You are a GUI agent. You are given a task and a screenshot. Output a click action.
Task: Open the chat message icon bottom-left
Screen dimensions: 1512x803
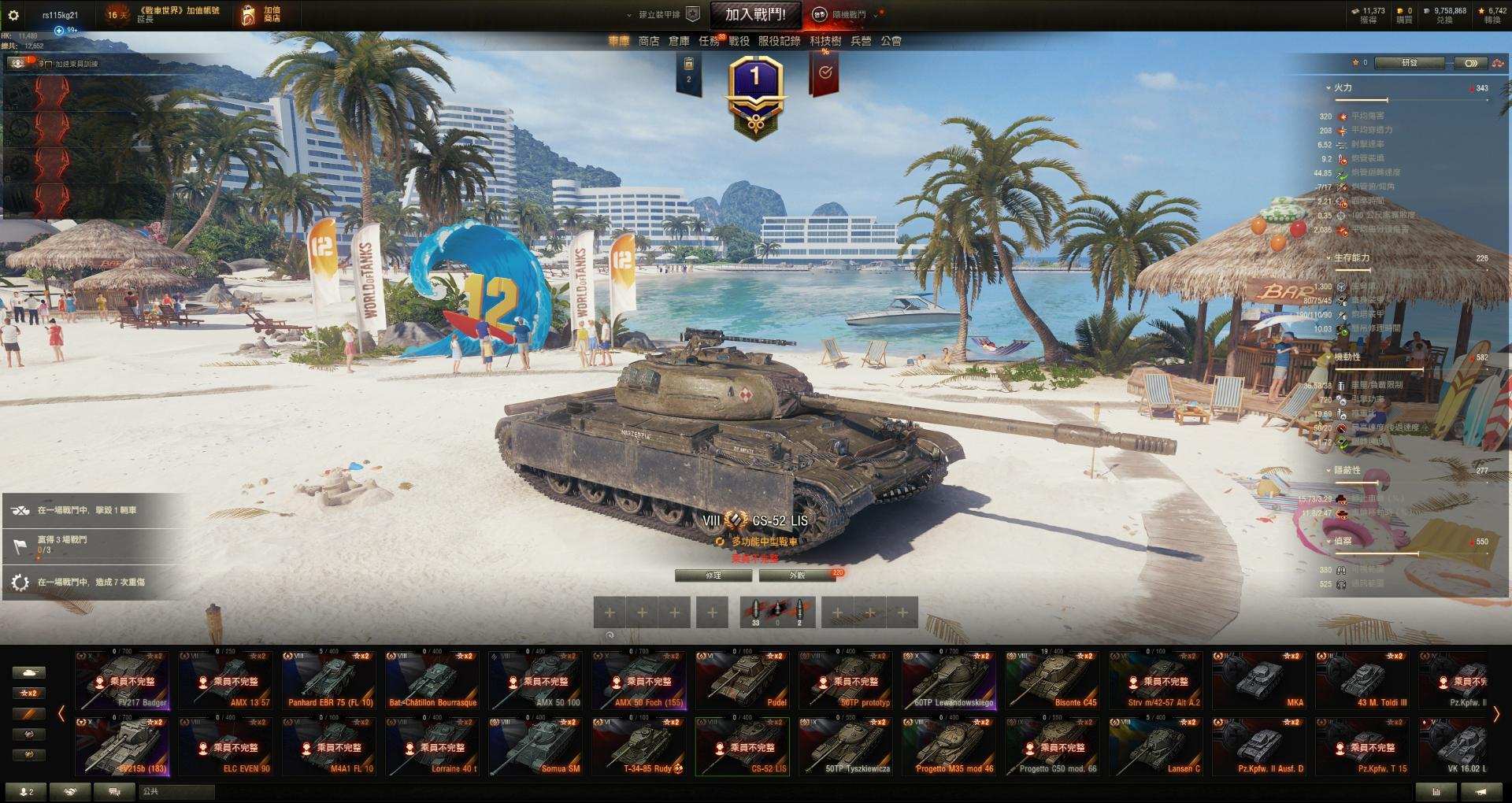[114, 792]
